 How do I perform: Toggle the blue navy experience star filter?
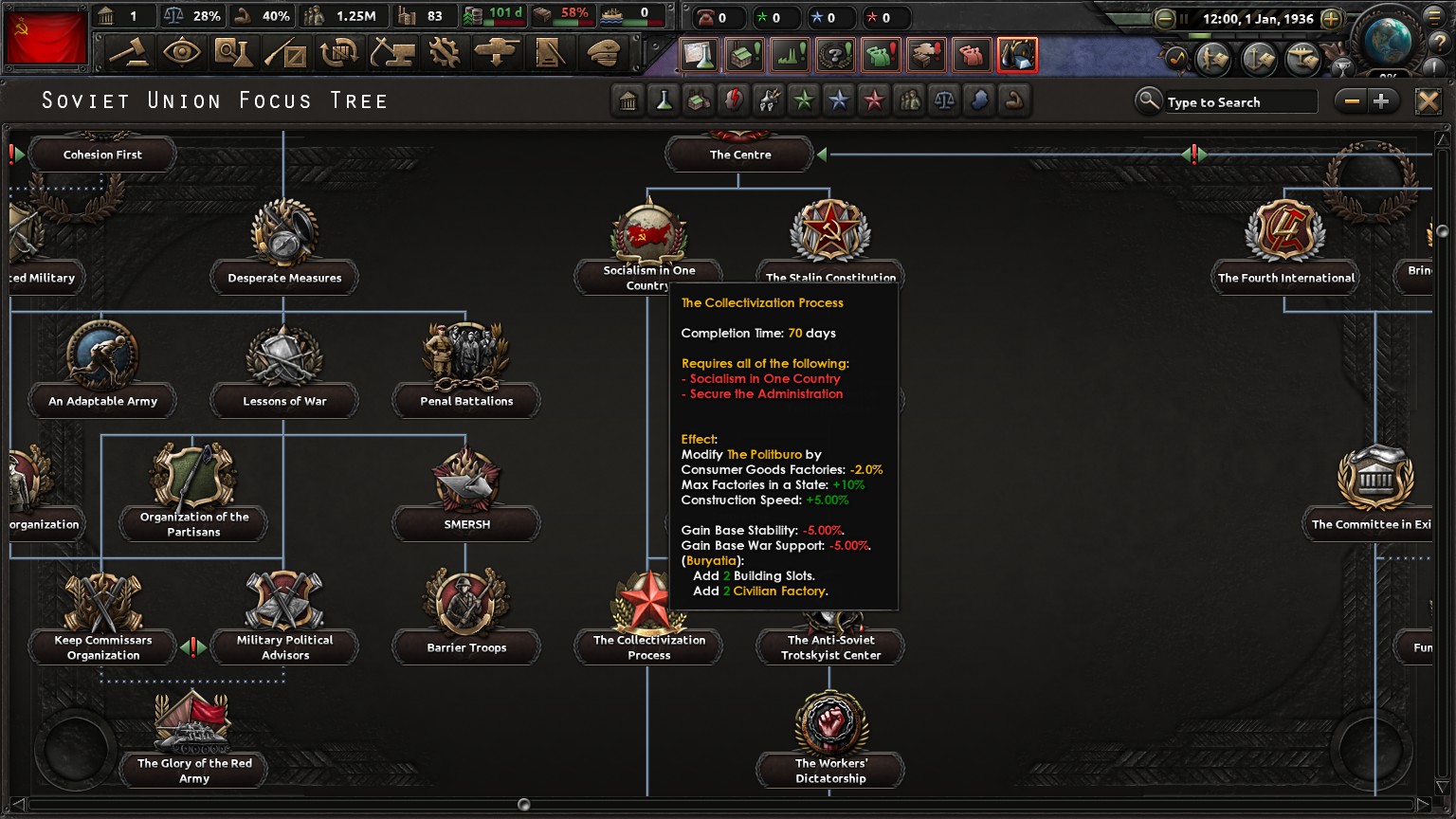(x=838, y=101)
